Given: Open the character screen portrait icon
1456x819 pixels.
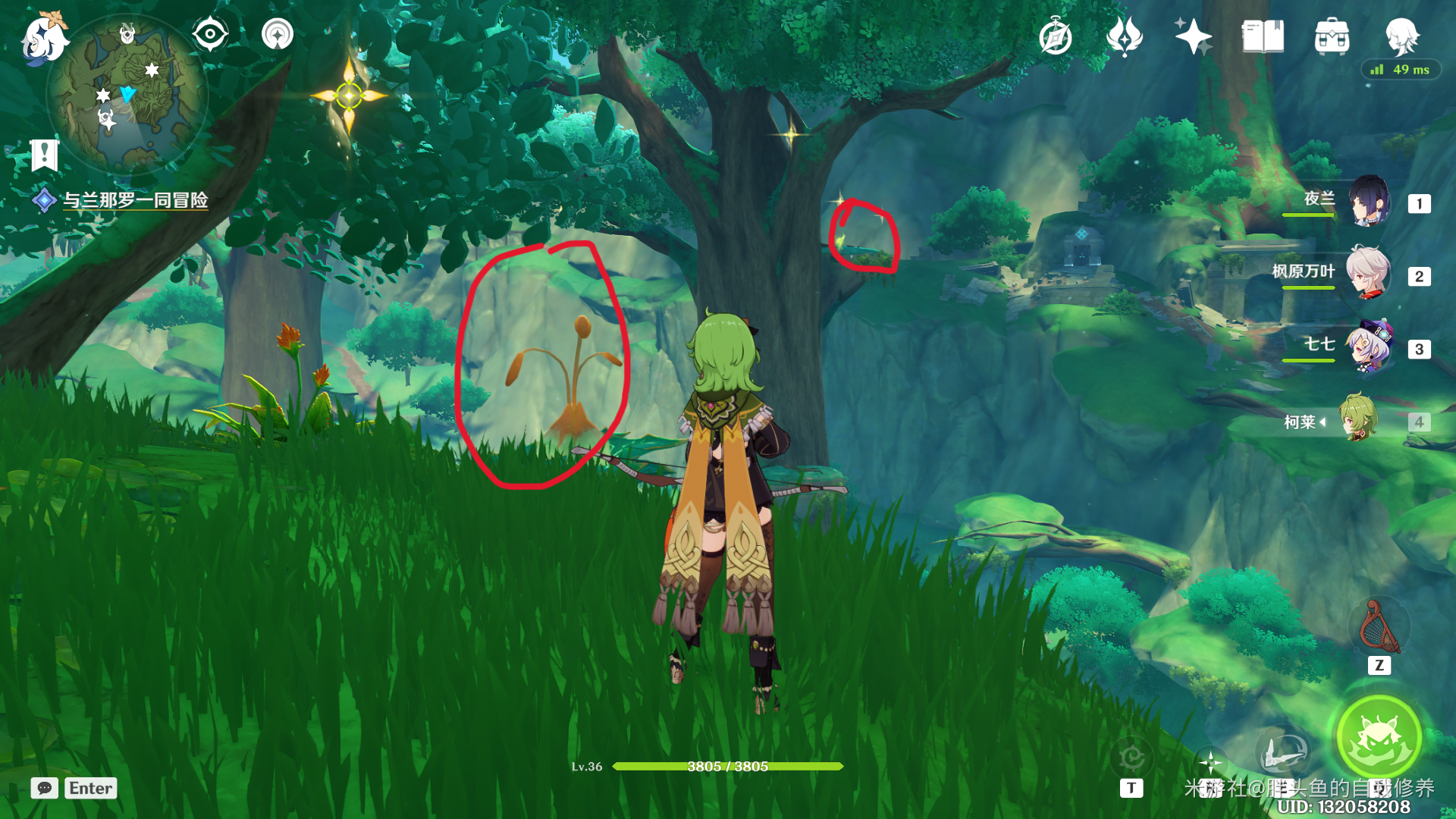Looking at the screenshot, I should point(1401,35).
